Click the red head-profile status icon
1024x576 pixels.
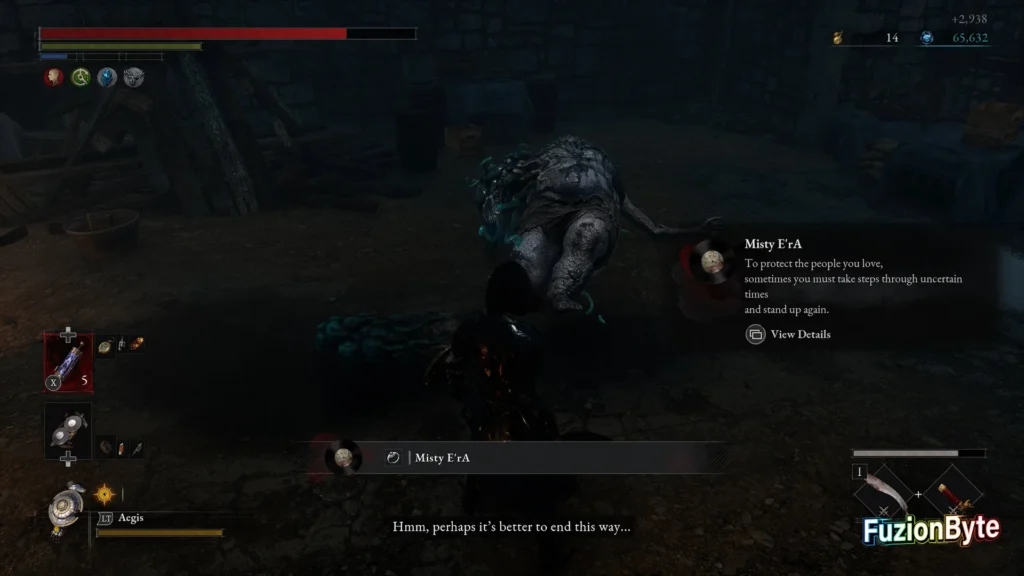[53, 77]
